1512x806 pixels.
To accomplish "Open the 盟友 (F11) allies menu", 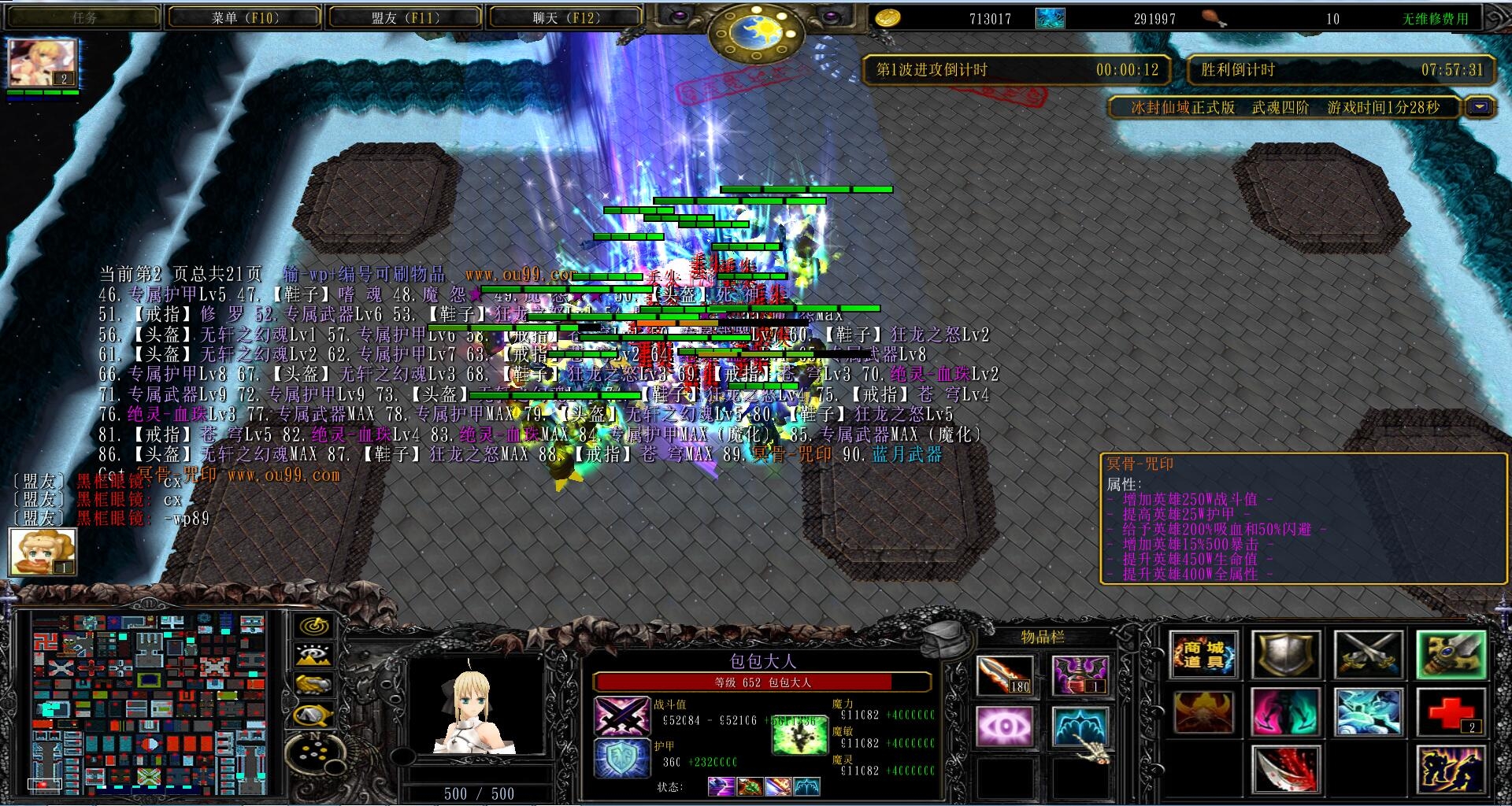I will (x=405, y=17).
